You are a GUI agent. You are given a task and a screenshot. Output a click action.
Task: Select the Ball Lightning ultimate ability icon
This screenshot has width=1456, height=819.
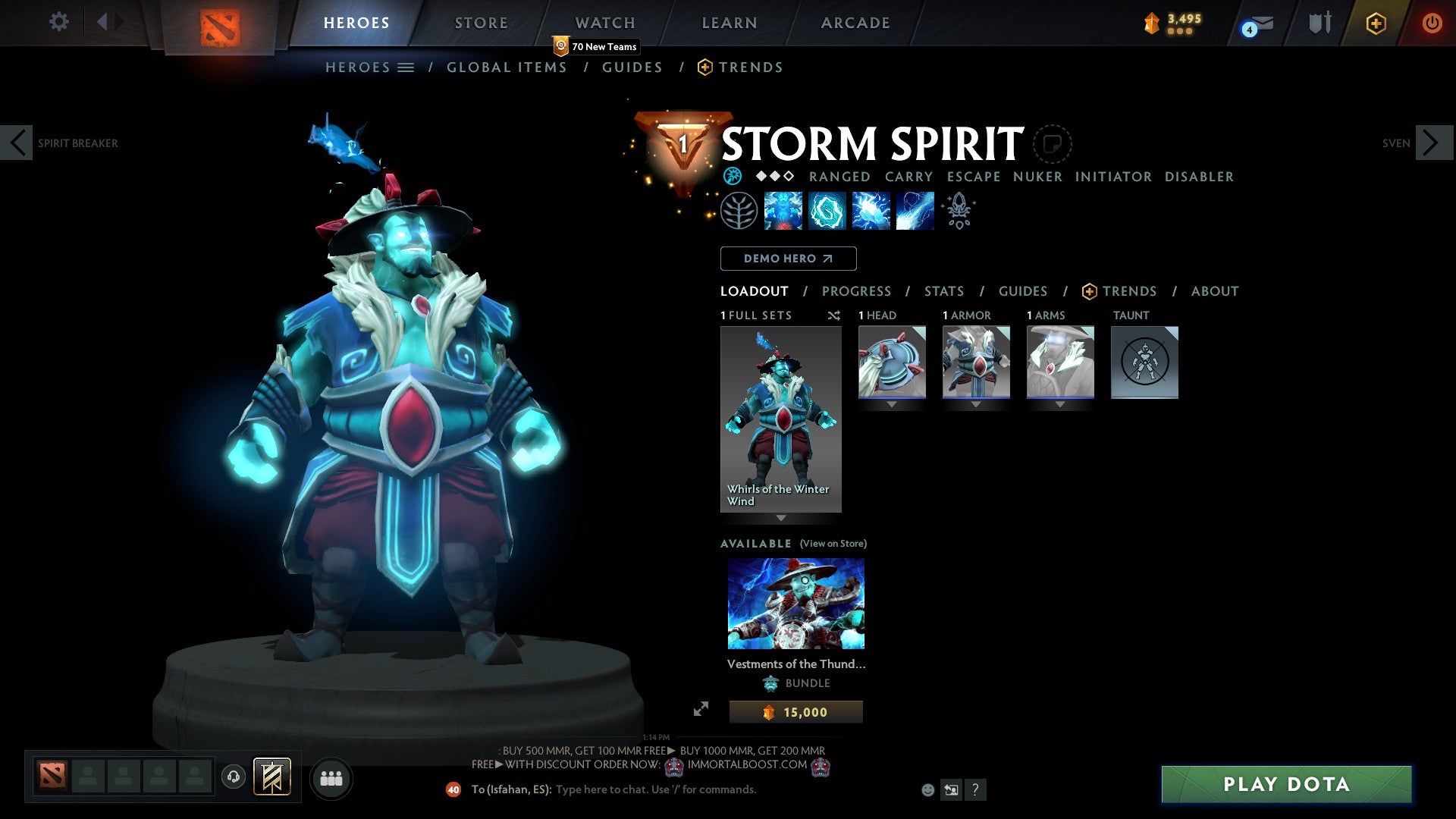[x=914, y=210]
